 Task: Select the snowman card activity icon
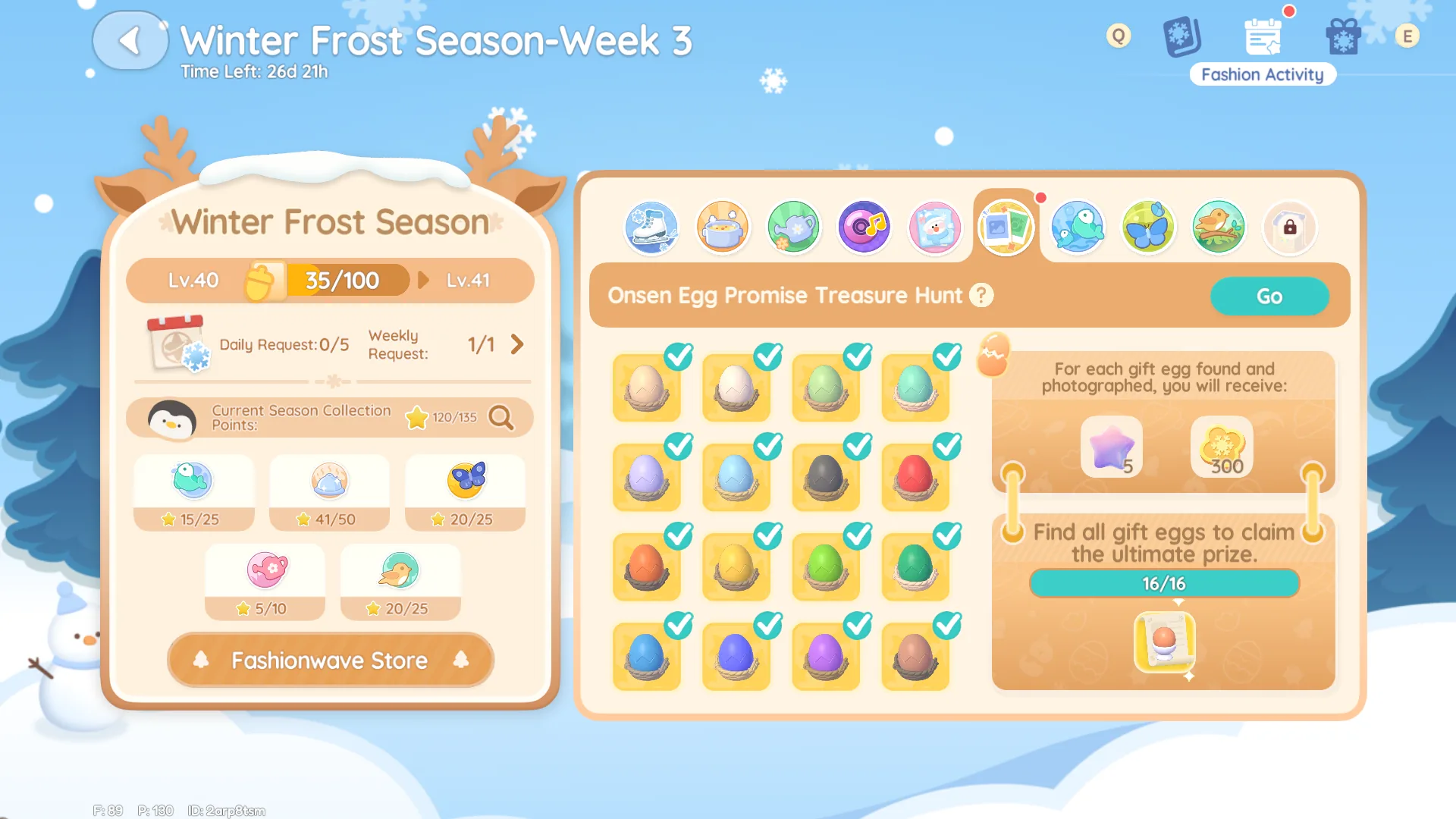pos(935,227)
